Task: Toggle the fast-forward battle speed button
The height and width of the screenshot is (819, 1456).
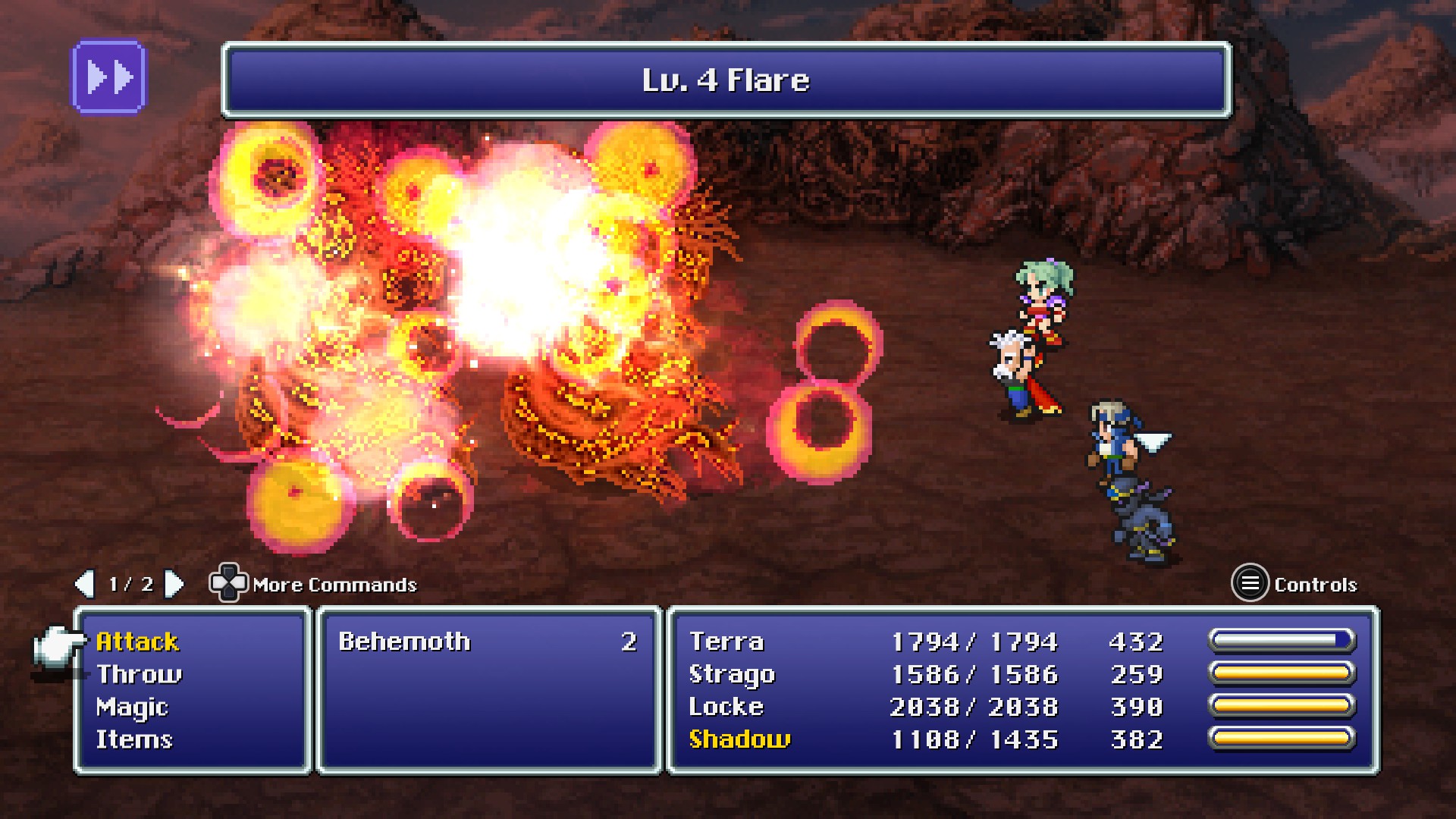Action: pos(108,77)
